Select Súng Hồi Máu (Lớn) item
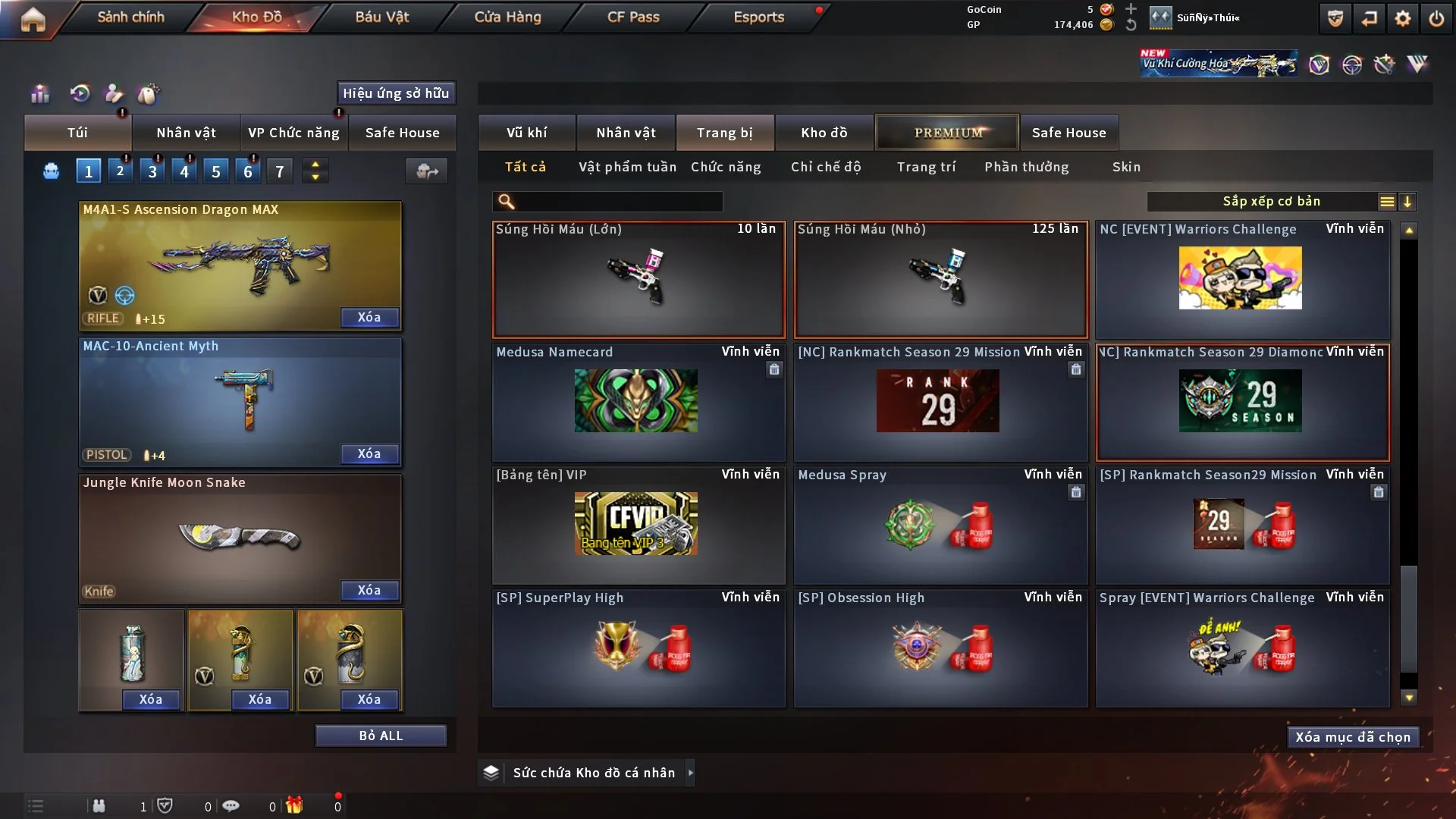The width and height of the screenshot is (1456, 819). tap(638, 279)
